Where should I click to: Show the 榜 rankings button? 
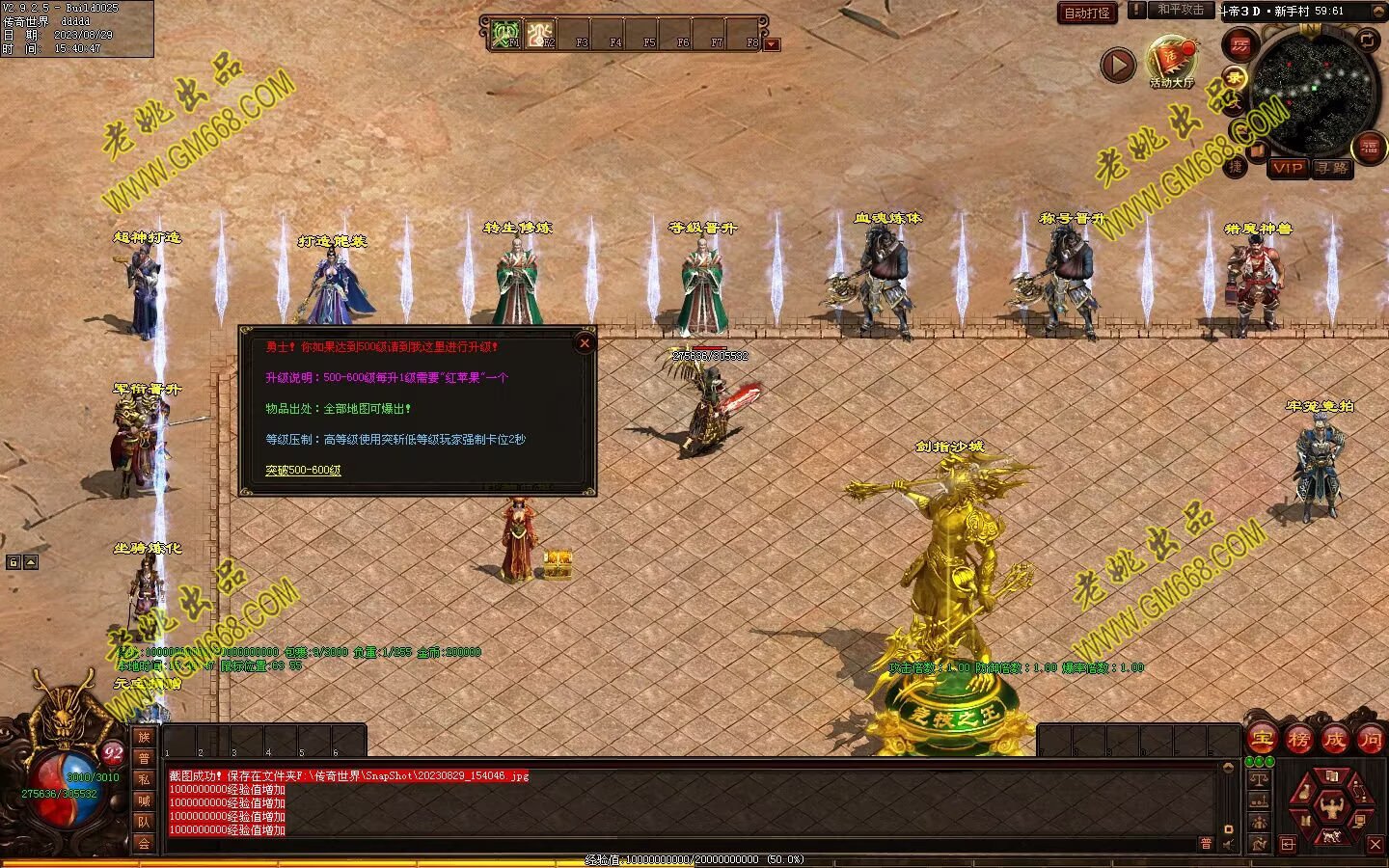pos(1298,740)
